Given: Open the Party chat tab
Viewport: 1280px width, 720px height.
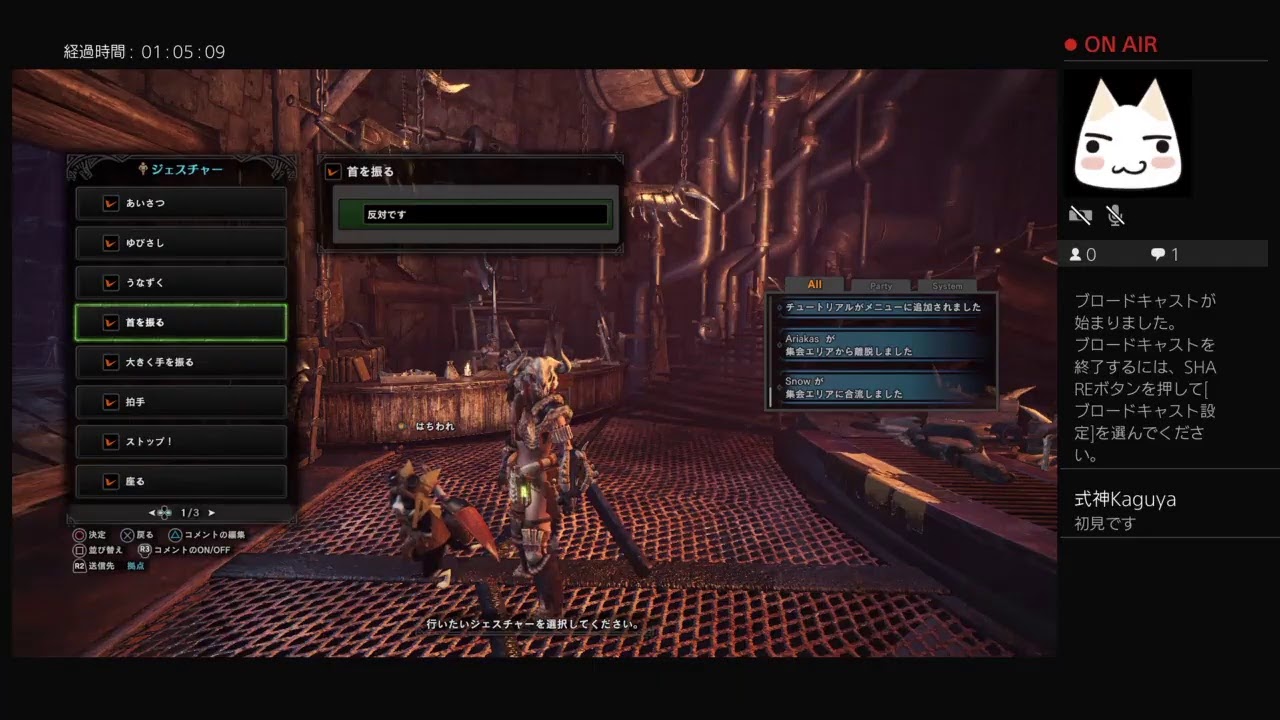Looking at the screenshot, I should (x=881, y=286).
